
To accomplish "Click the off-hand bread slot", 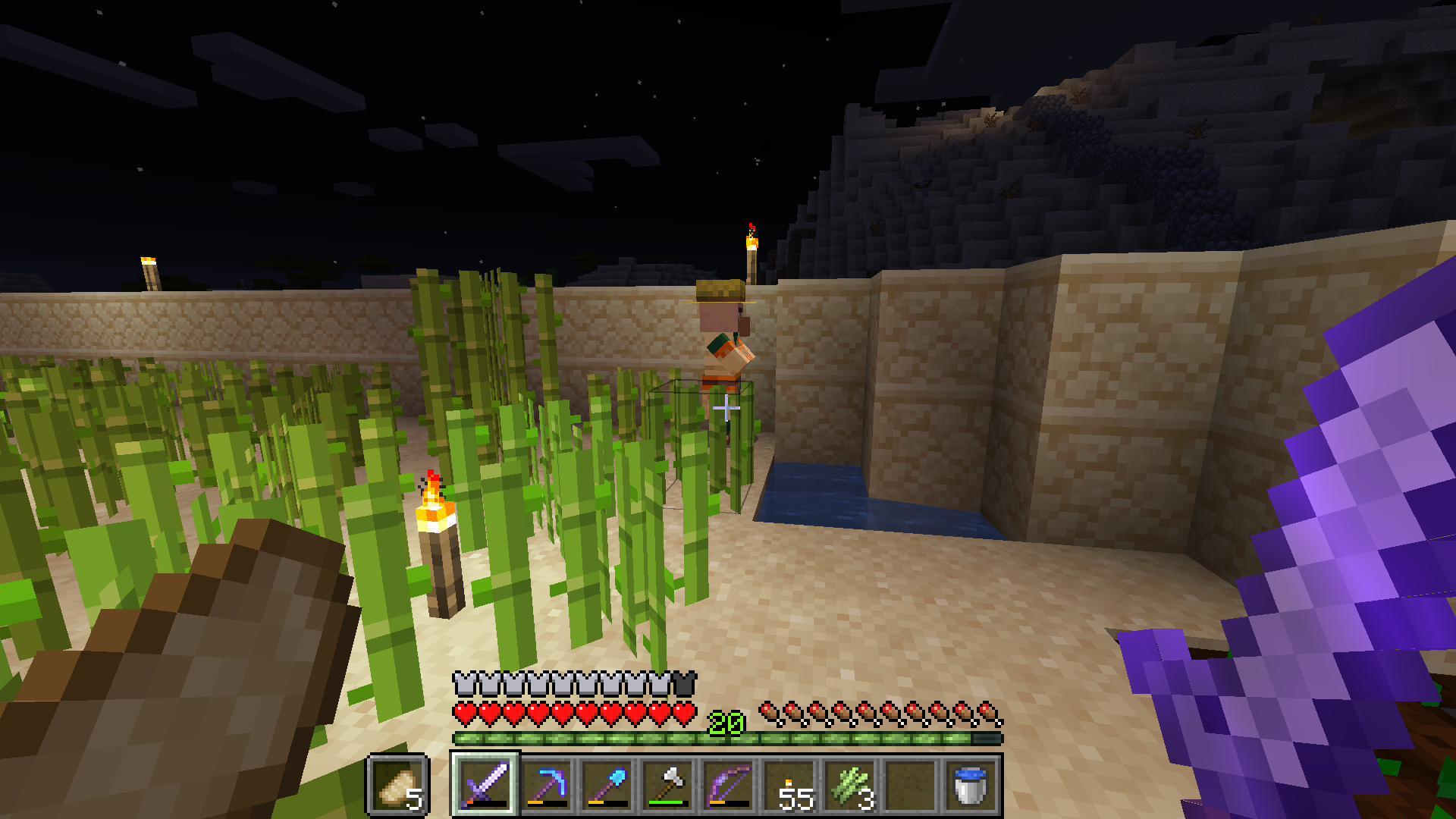I will [x=398, y=785].
